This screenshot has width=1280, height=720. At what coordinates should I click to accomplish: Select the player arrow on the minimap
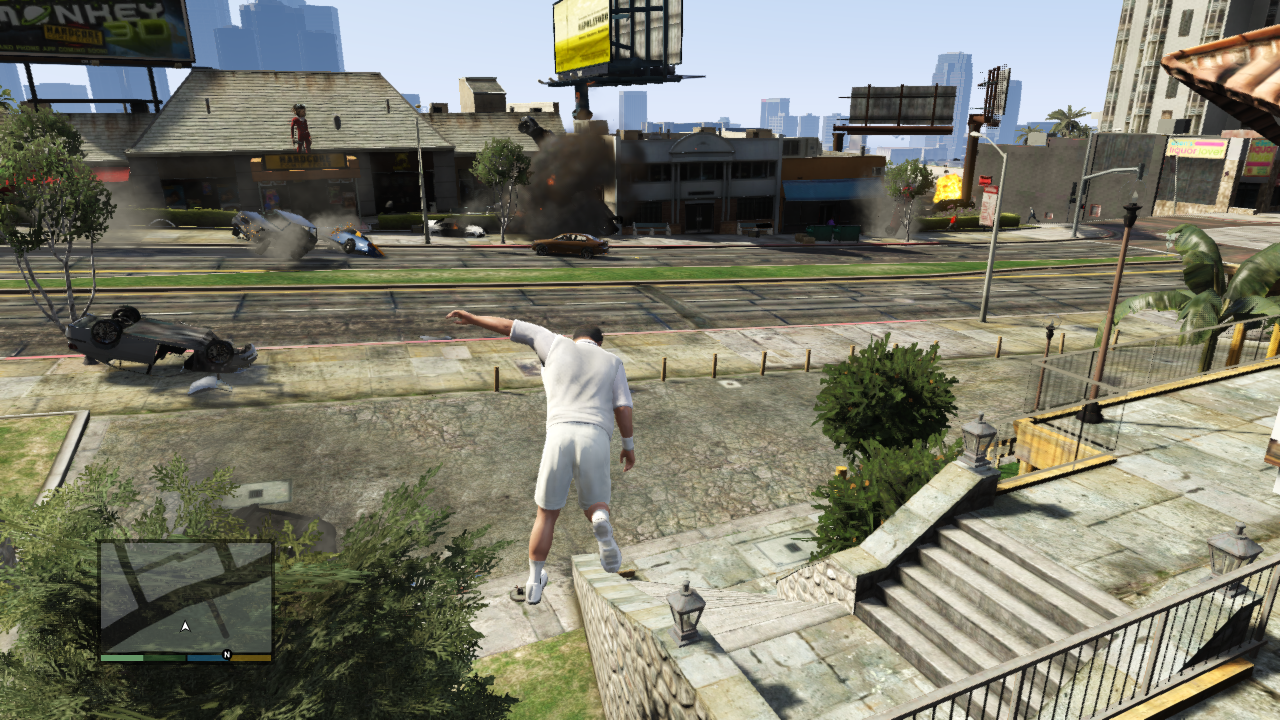coord(185,627)
